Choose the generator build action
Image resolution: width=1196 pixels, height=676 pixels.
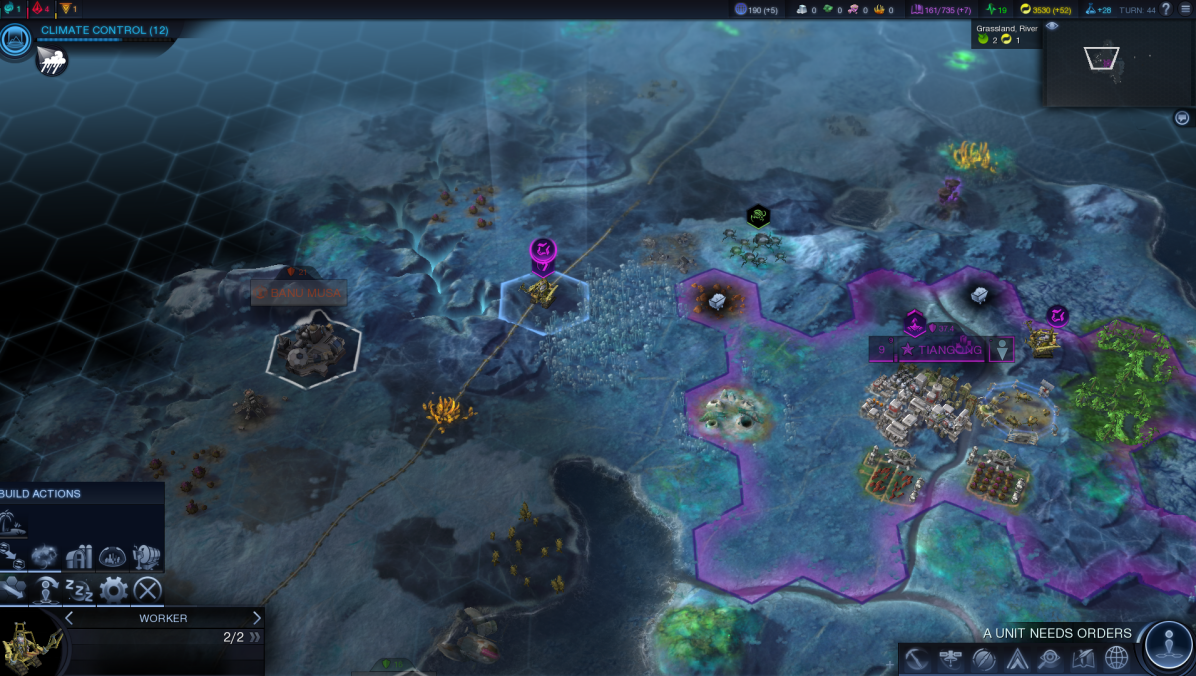point(146,556)
